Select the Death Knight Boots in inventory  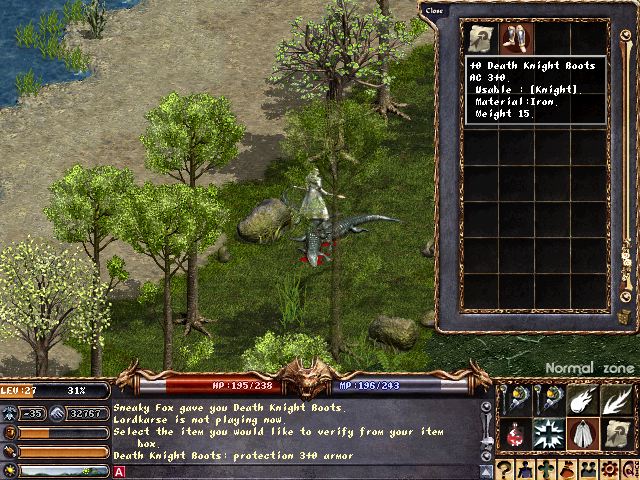(516, 38)
